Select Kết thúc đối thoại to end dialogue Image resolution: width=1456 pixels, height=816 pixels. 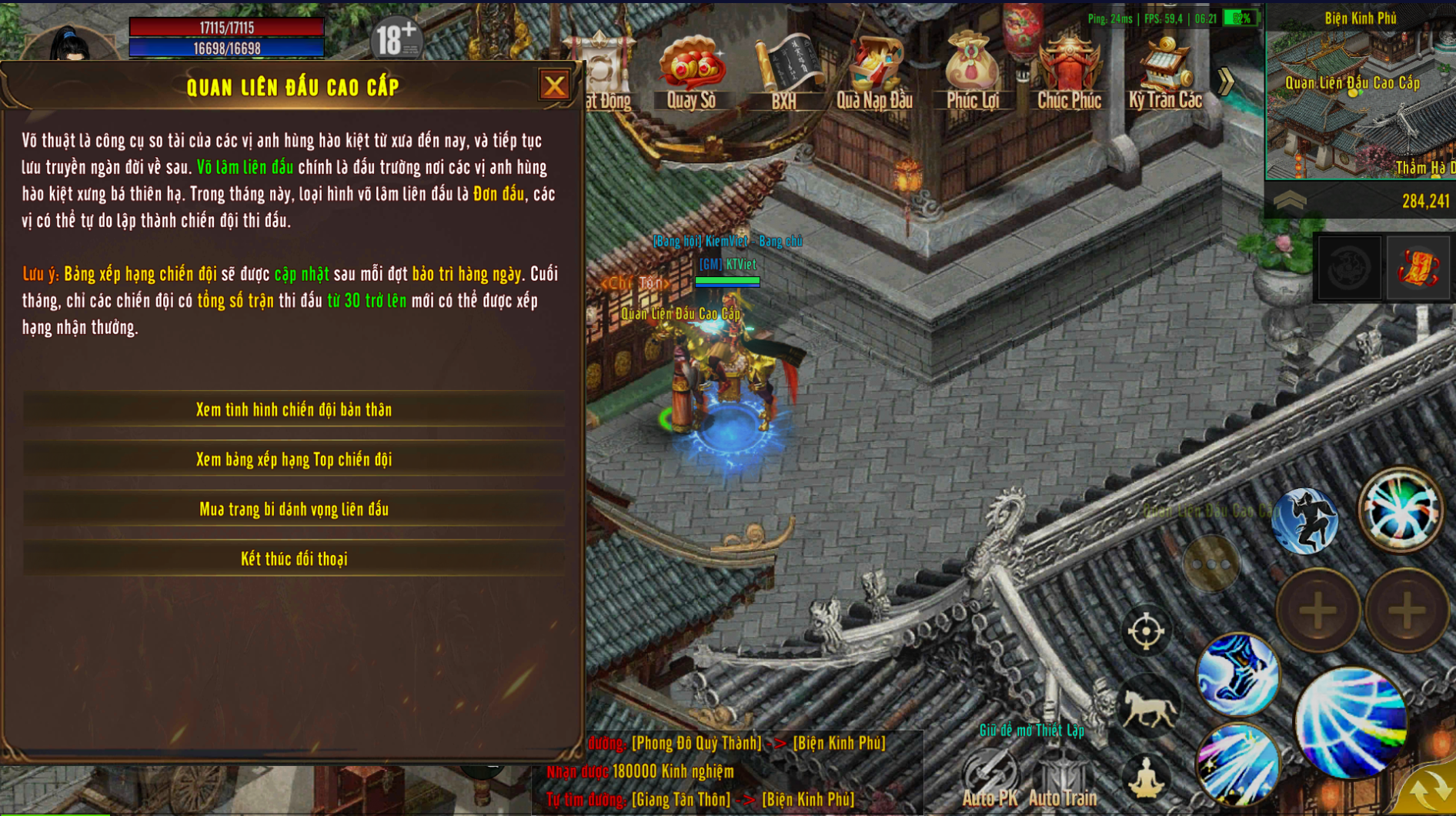(x=294, y=560)
